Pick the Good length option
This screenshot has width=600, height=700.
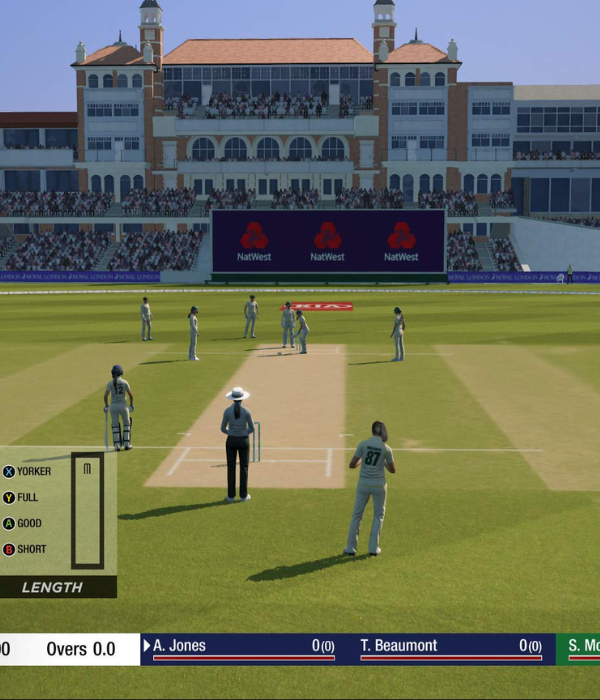point(23,523)
